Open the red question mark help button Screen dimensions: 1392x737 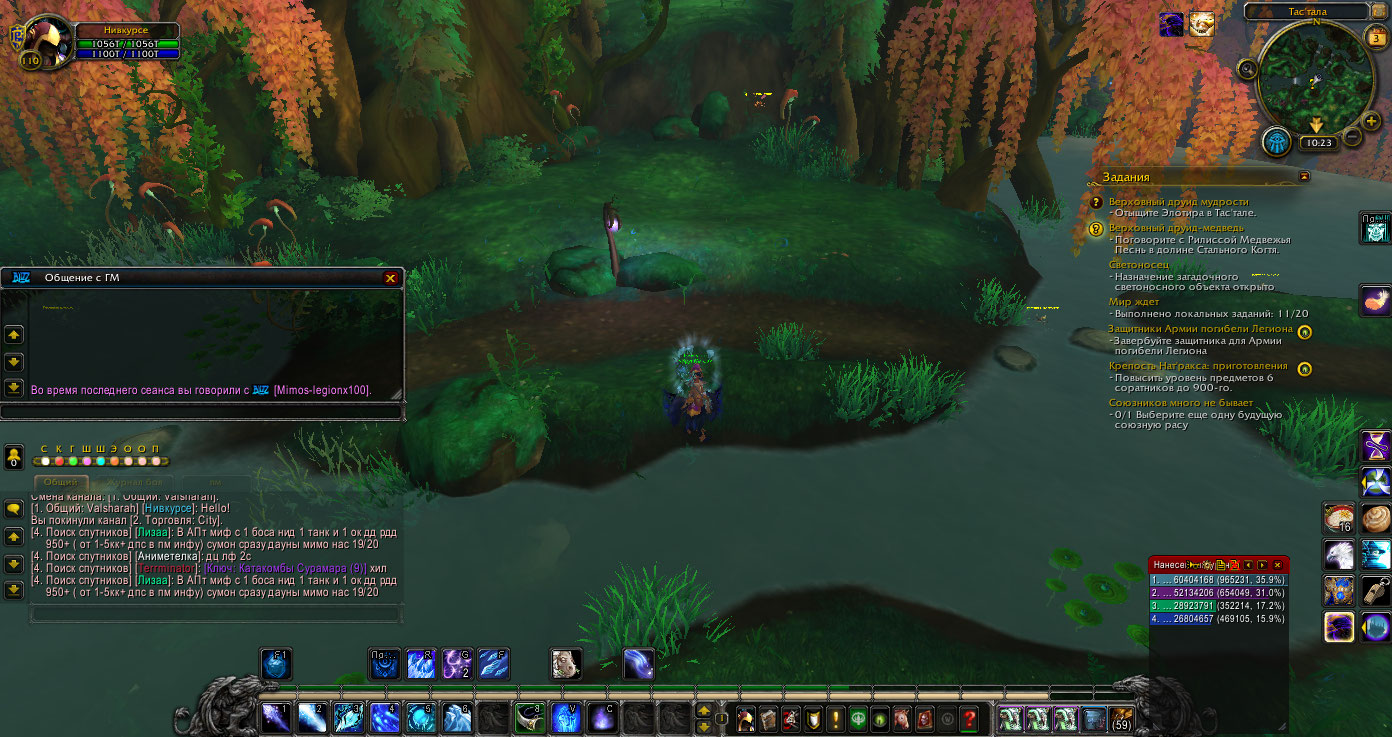[969, 718]
